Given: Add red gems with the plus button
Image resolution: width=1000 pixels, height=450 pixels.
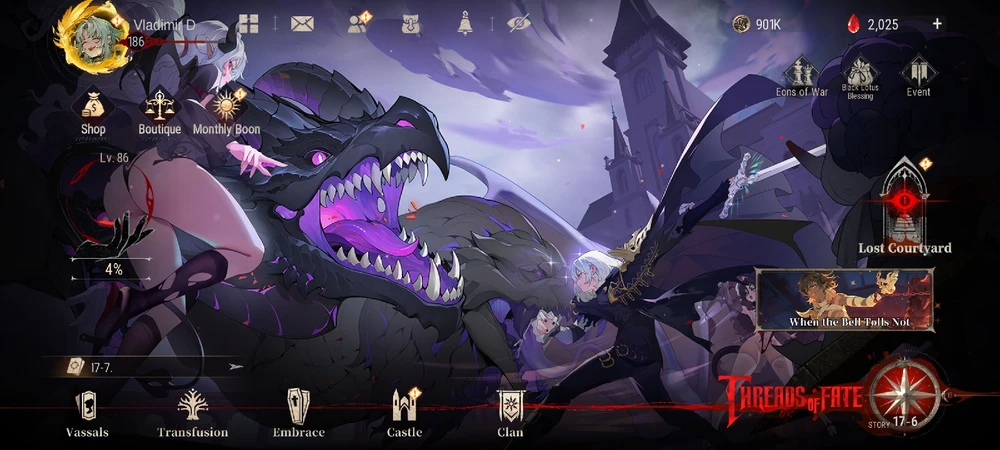Looking at the screenshot, I should click(x=937, y=24).
